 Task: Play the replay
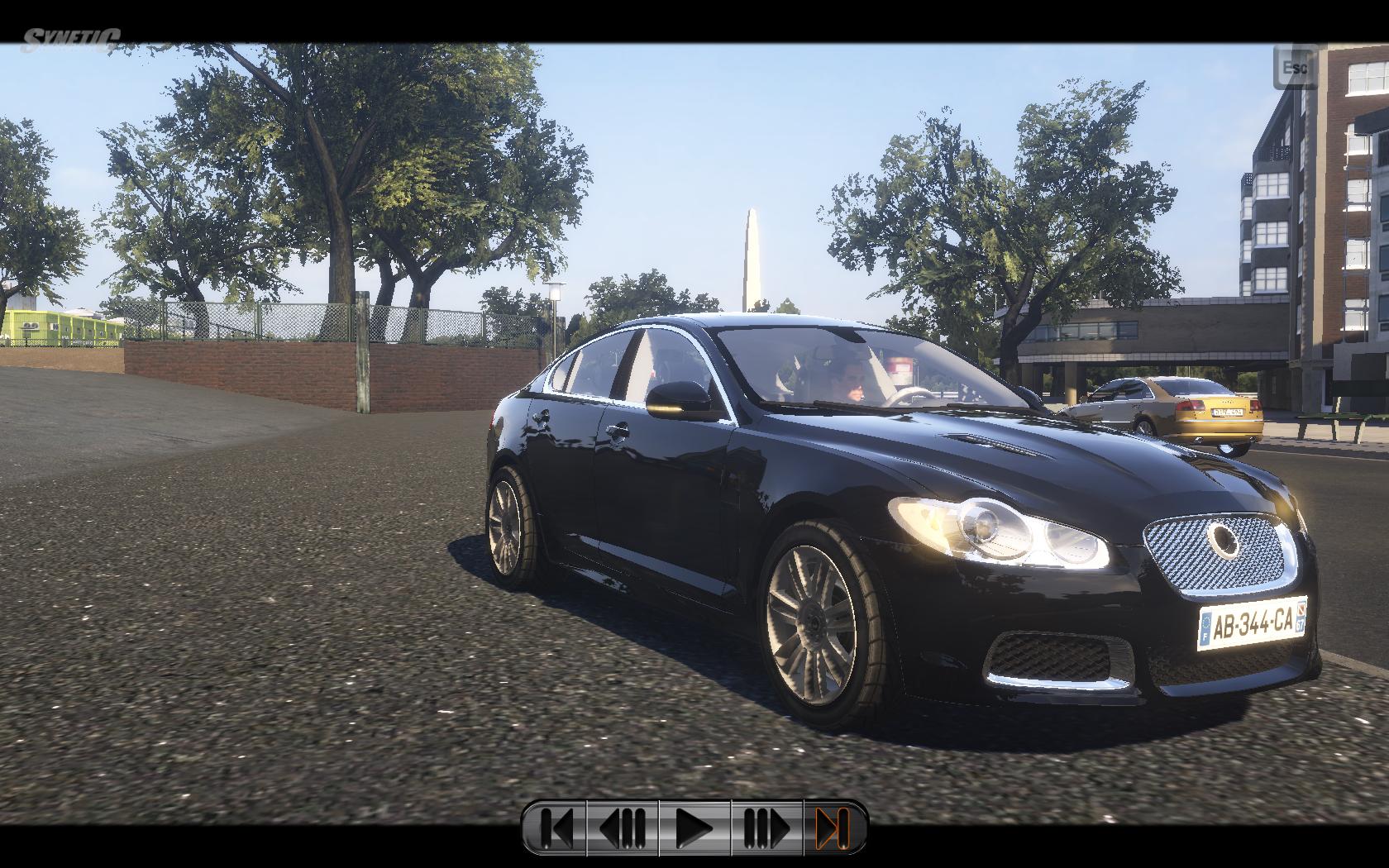pyautogui.click(x=694, y=827)
